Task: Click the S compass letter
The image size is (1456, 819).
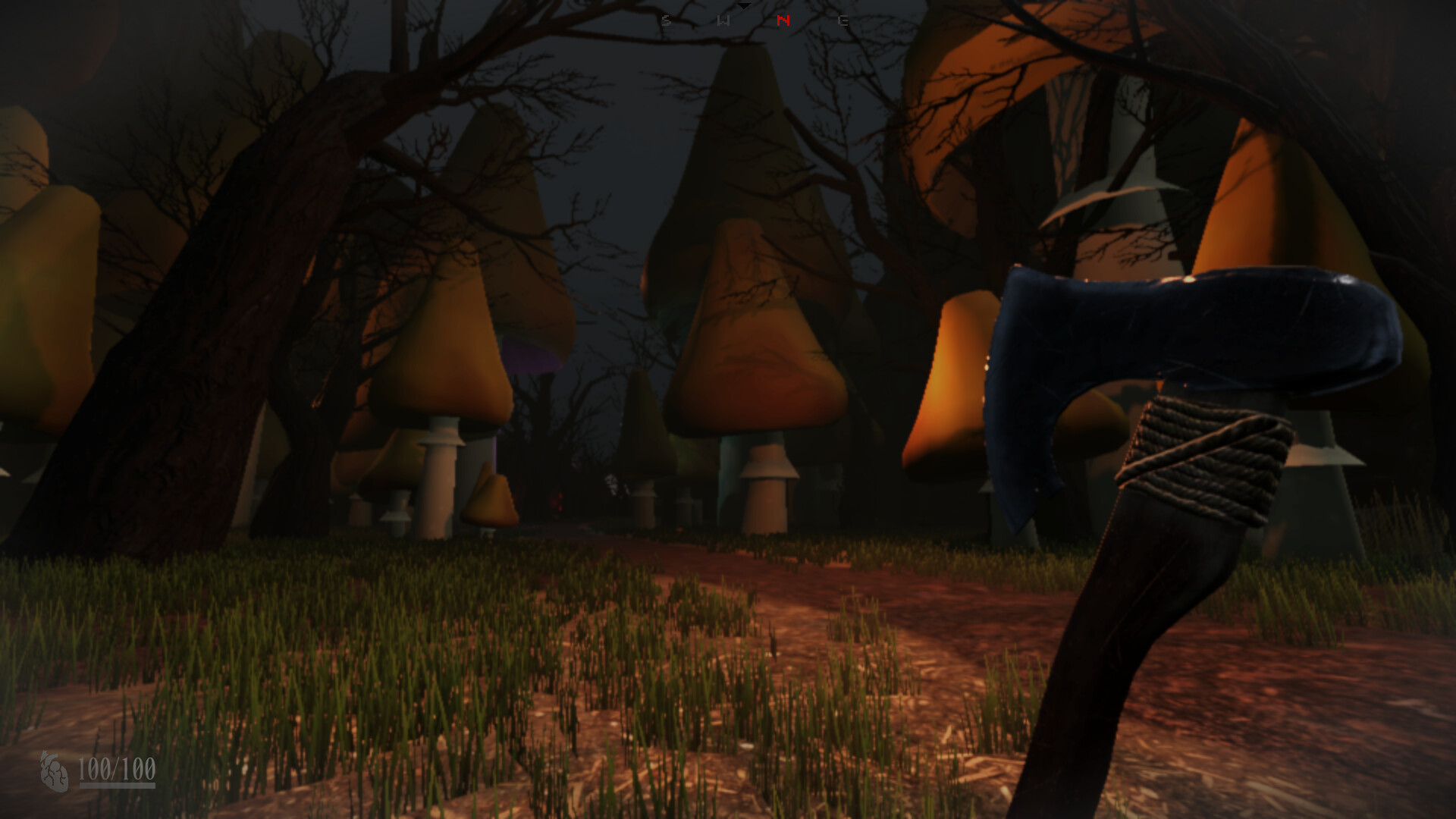Action: click(x=666, y=20)
